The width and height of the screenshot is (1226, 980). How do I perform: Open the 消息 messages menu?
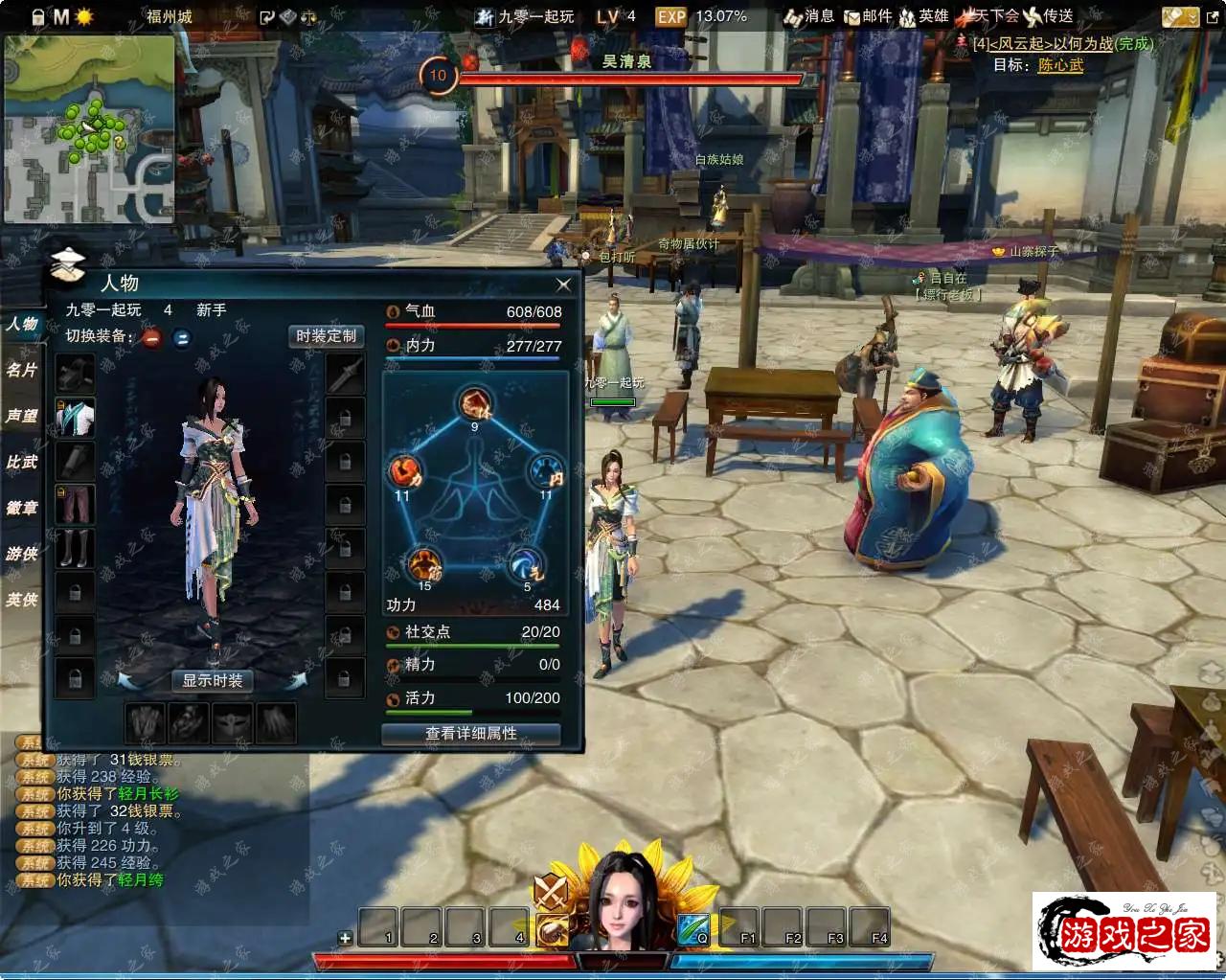pyautogui.click(x=809, y=16)
